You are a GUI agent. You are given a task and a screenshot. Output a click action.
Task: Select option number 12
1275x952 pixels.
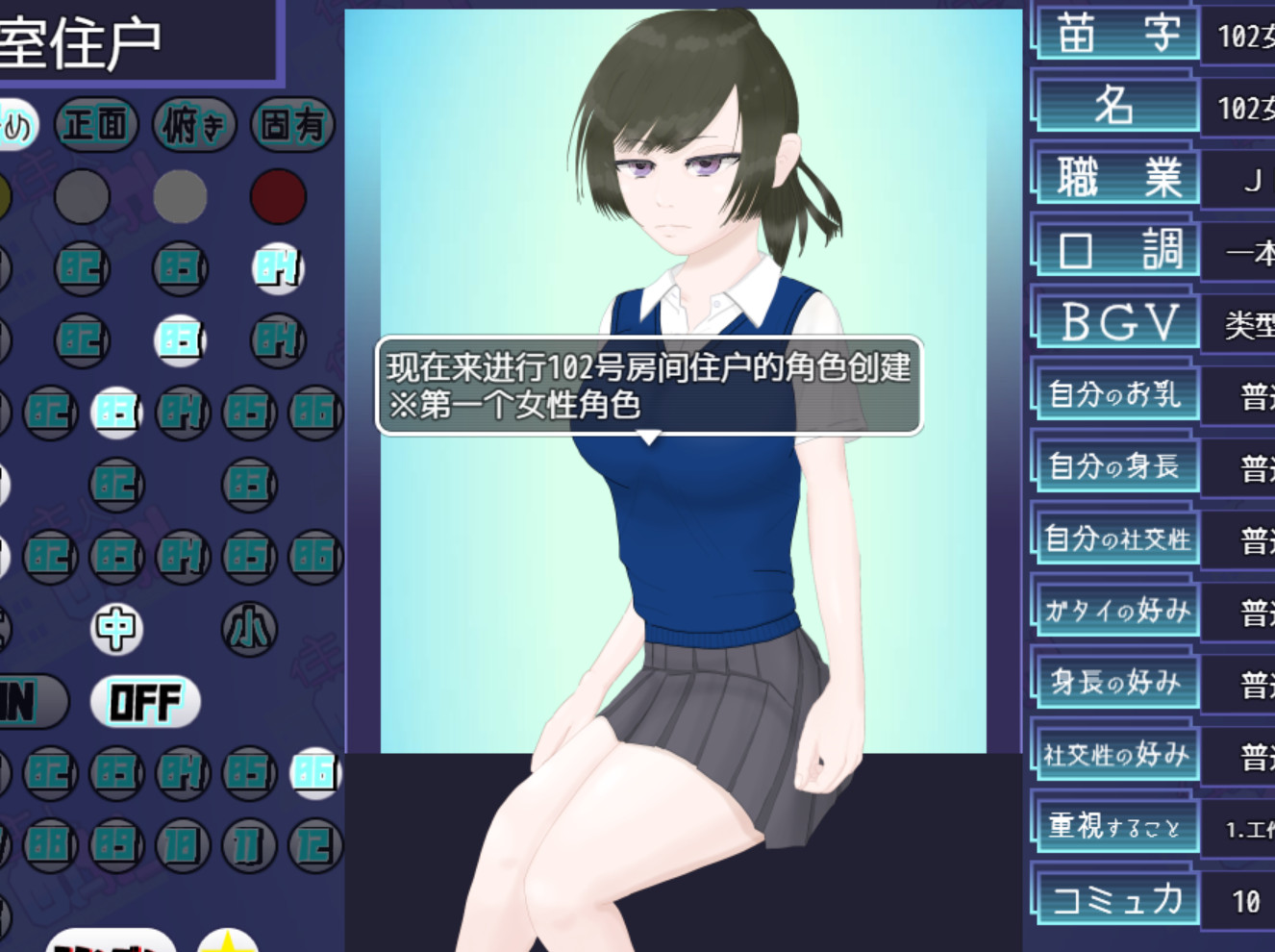click(x=315, y=845)
